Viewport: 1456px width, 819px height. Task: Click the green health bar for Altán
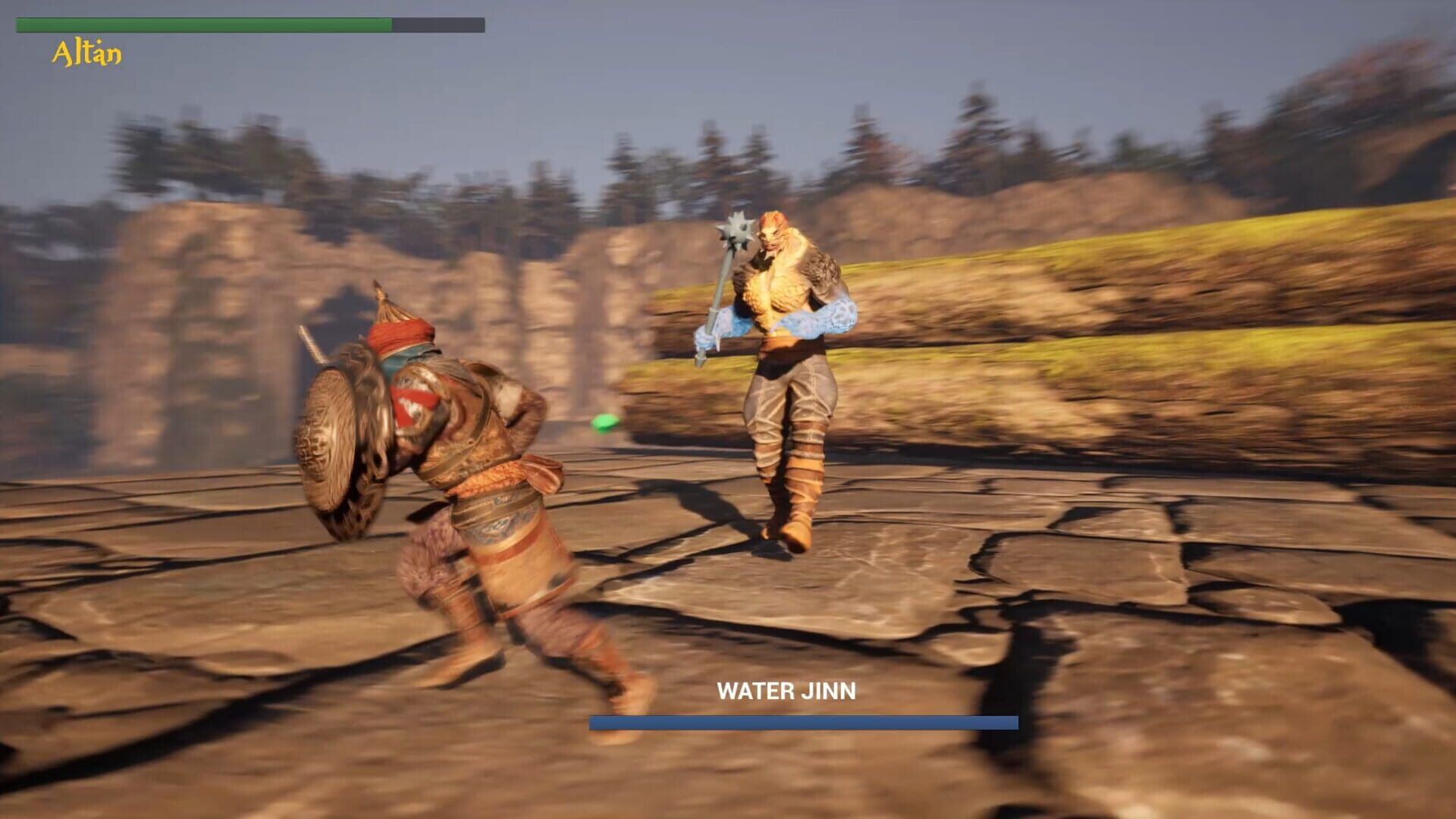(x=205, y=24)
